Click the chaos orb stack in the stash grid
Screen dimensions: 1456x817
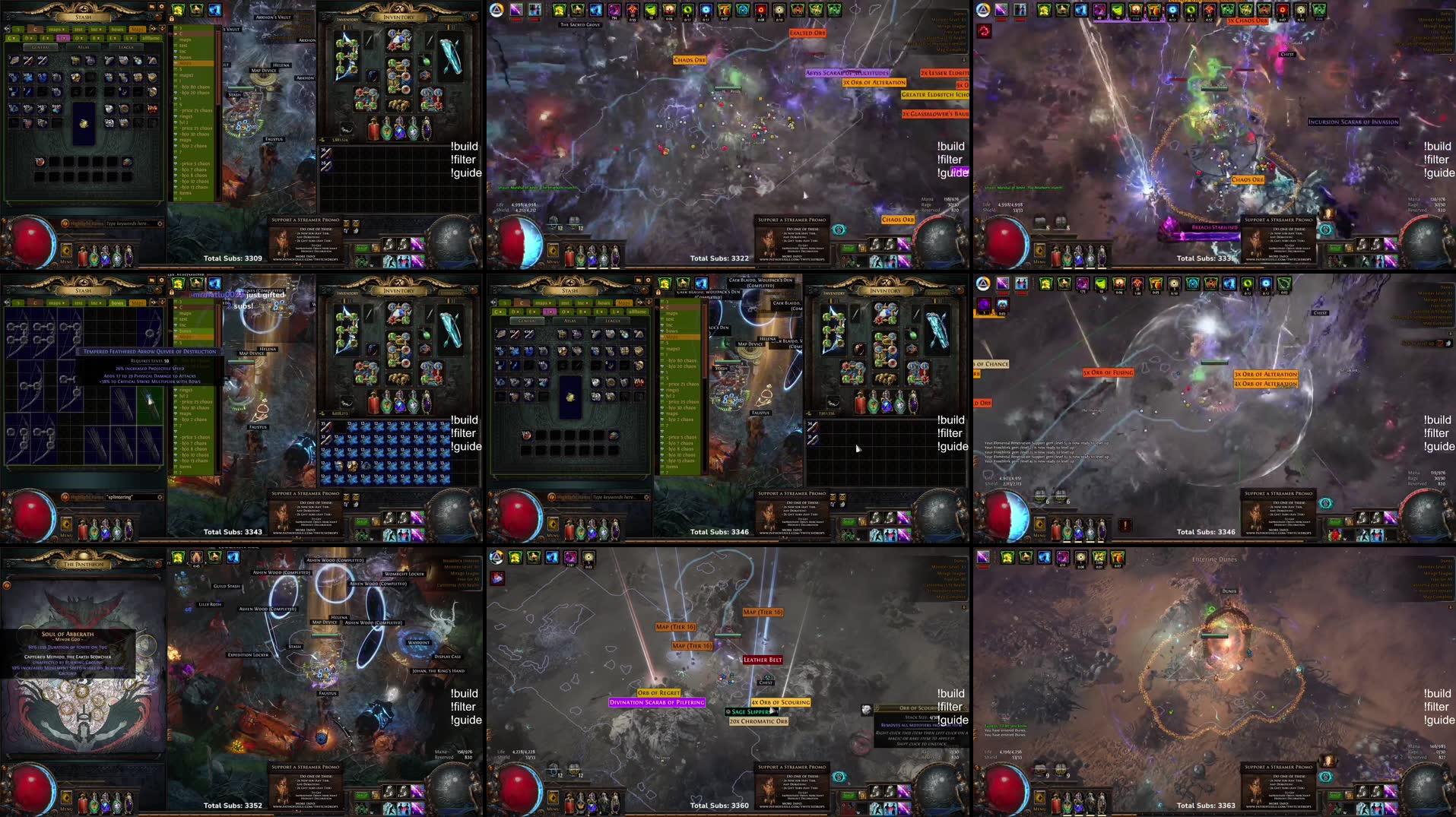click(76, 78)
